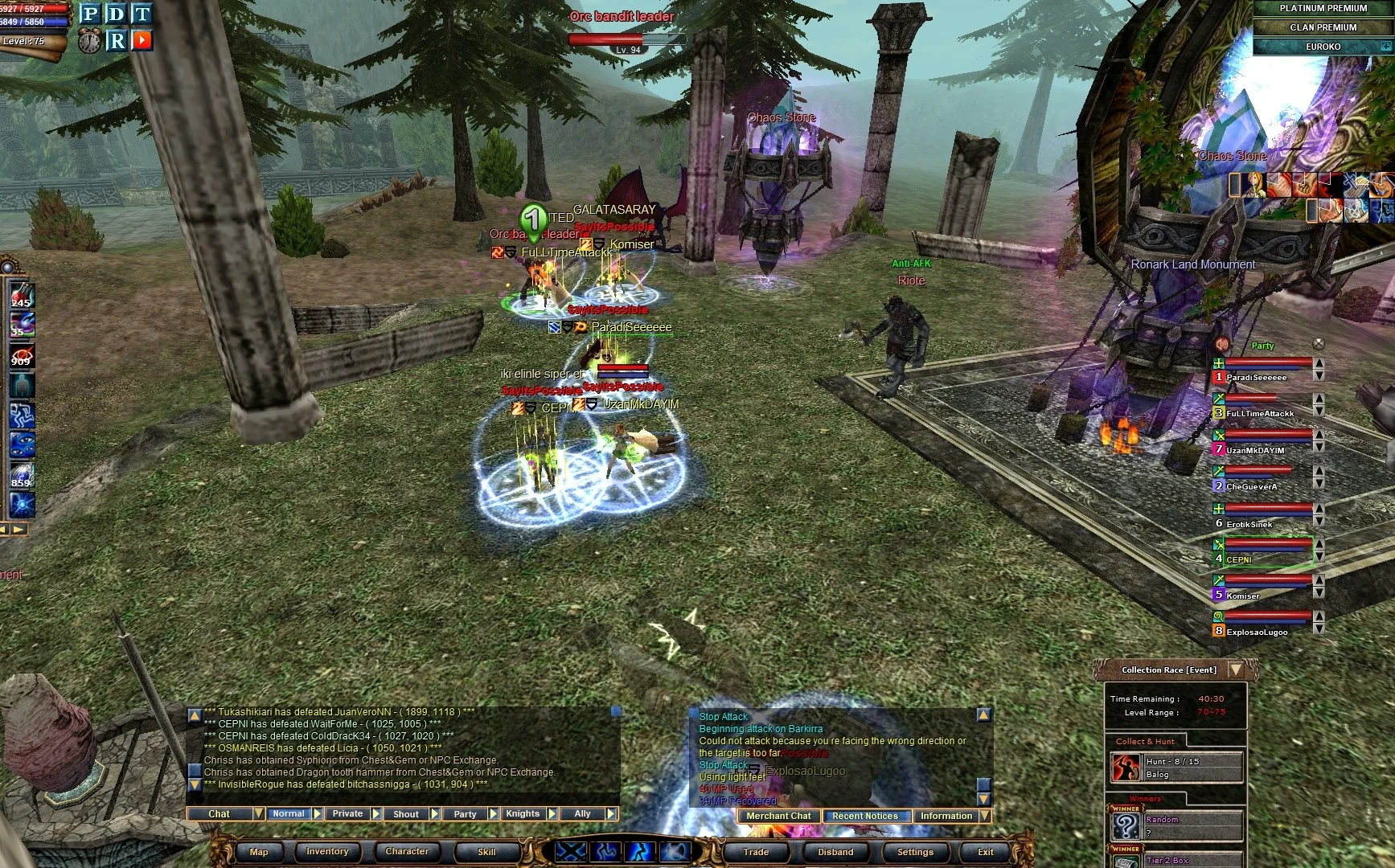Open the Skill window
This screenshot has width=1395, height=868.
tap(486, 852)
